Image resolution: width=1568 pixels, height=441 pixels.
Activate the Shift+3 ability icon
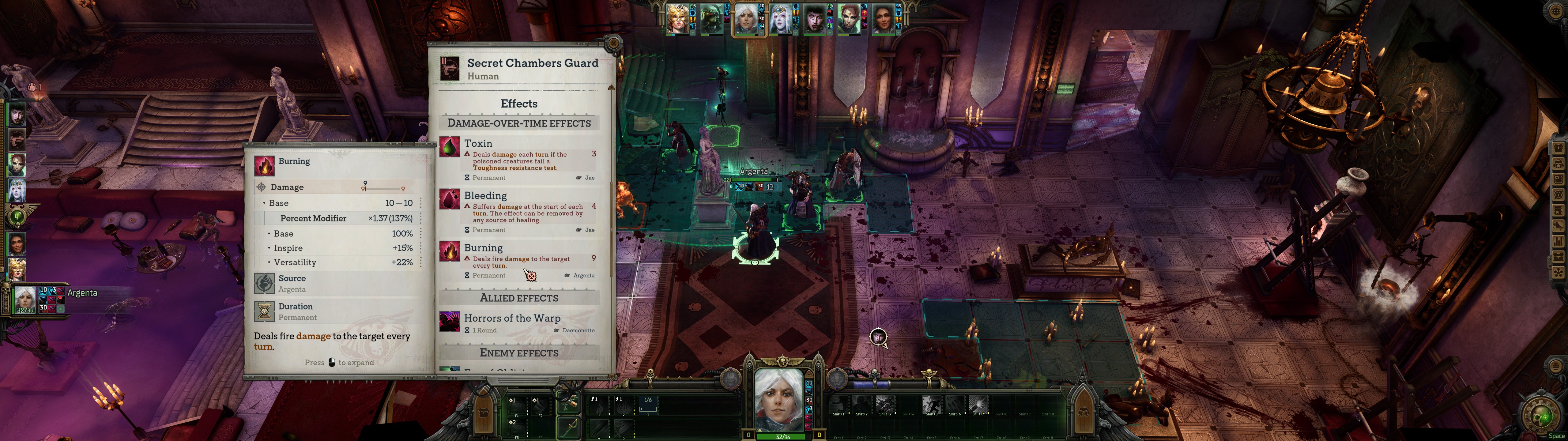(885, 405)
